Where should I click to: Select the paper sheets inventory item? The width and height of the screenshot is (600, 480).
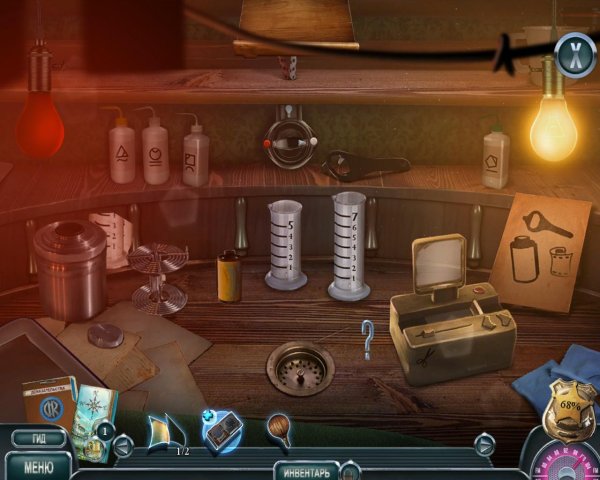pyautogui.click(x=166, y=431)
